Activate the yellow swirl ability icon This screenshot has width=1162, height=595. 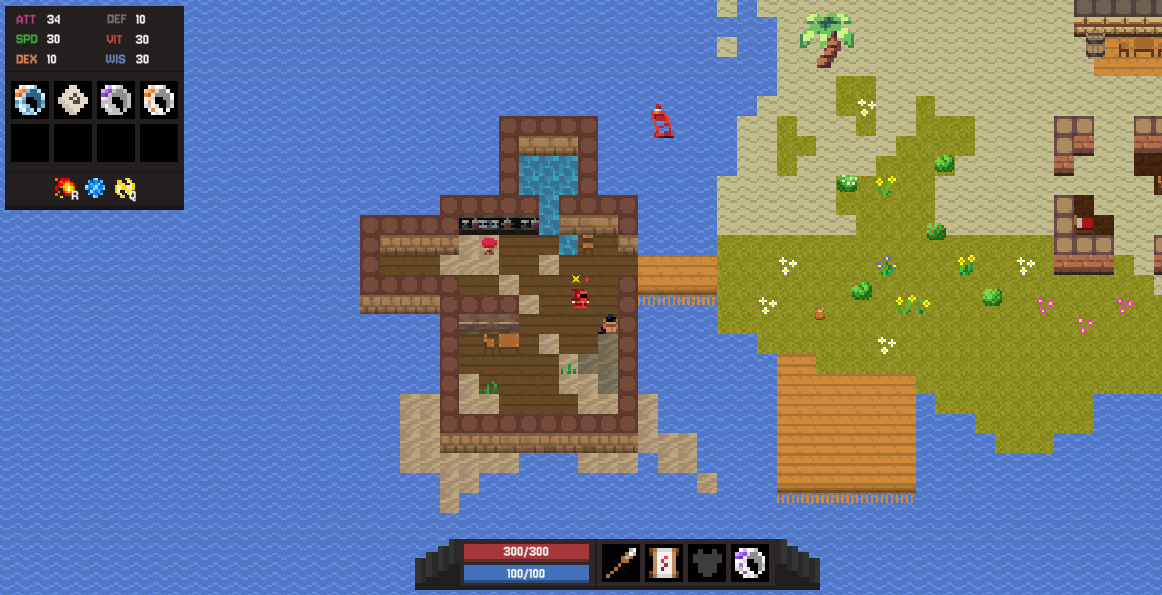(125, 187)
